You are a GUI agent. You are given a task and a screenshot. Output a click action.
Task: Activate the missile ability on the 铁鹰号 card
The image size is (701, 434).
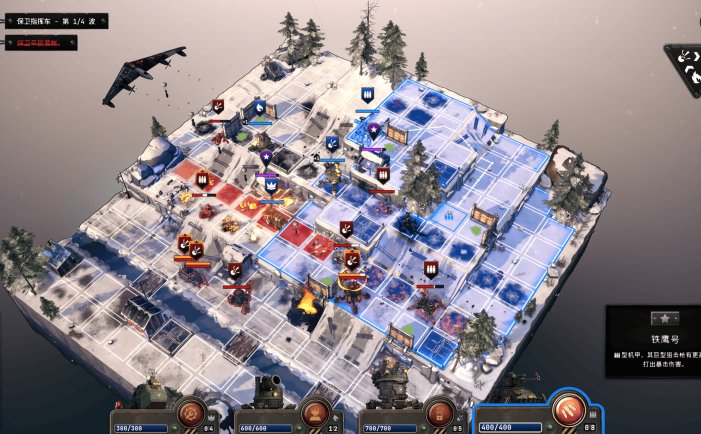click(566, 410)
